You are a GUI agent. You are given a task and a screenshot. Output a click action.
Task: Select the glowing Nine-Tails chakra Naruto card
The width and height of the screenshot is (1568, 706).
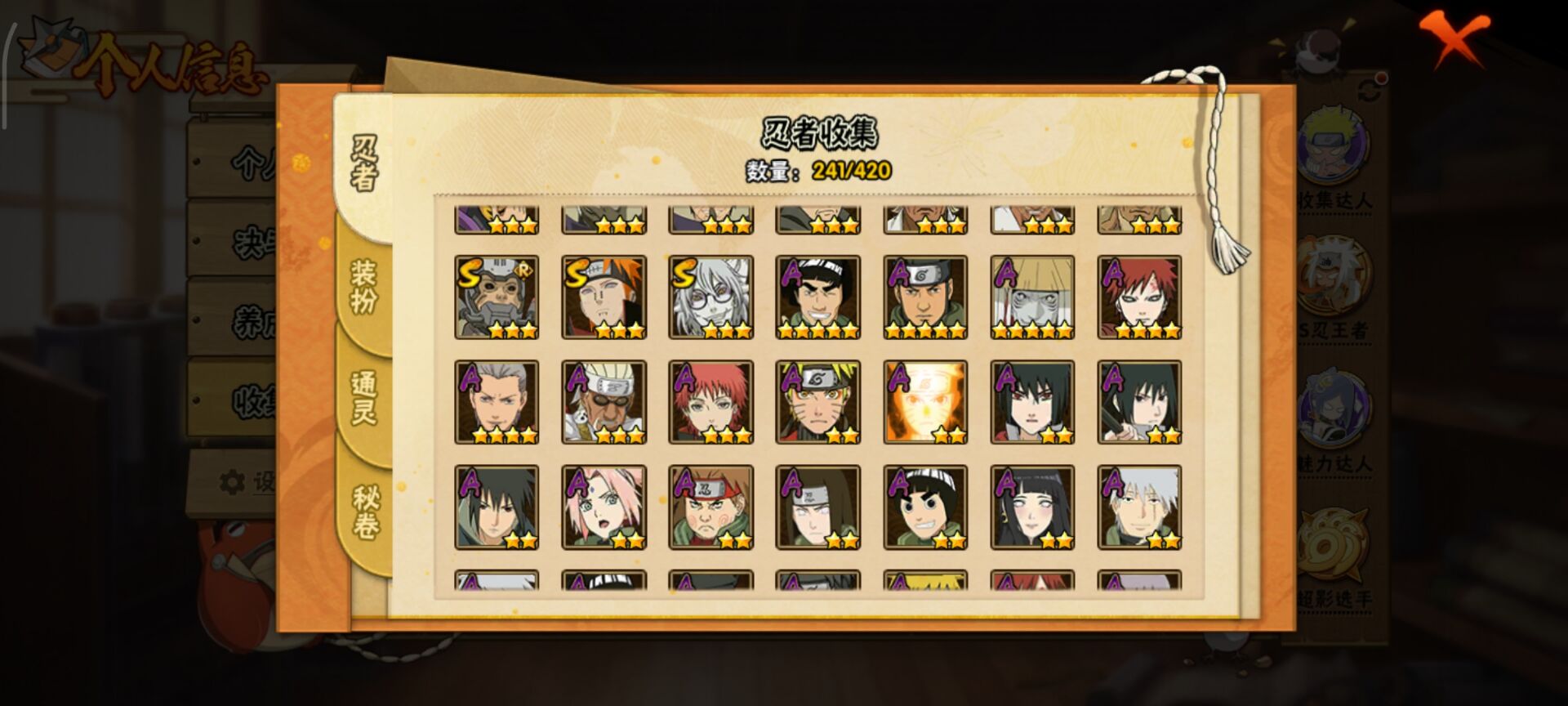coord(925,402)
